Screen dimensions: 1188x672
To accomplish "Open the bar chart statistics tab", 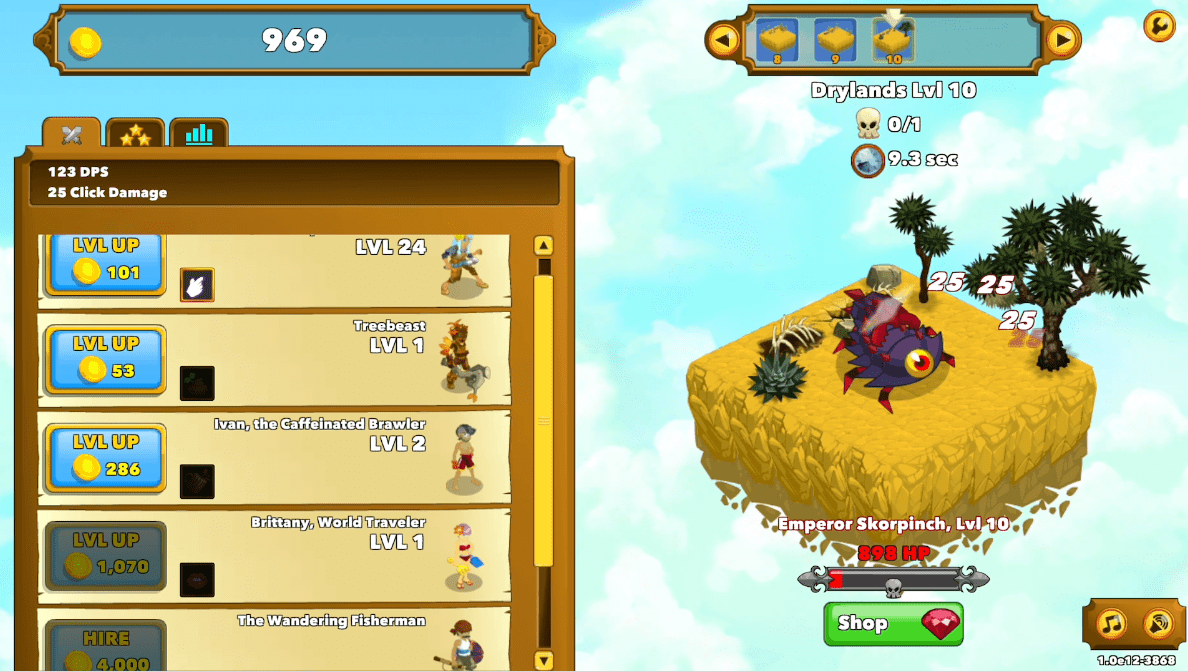I will click(199, 134).
